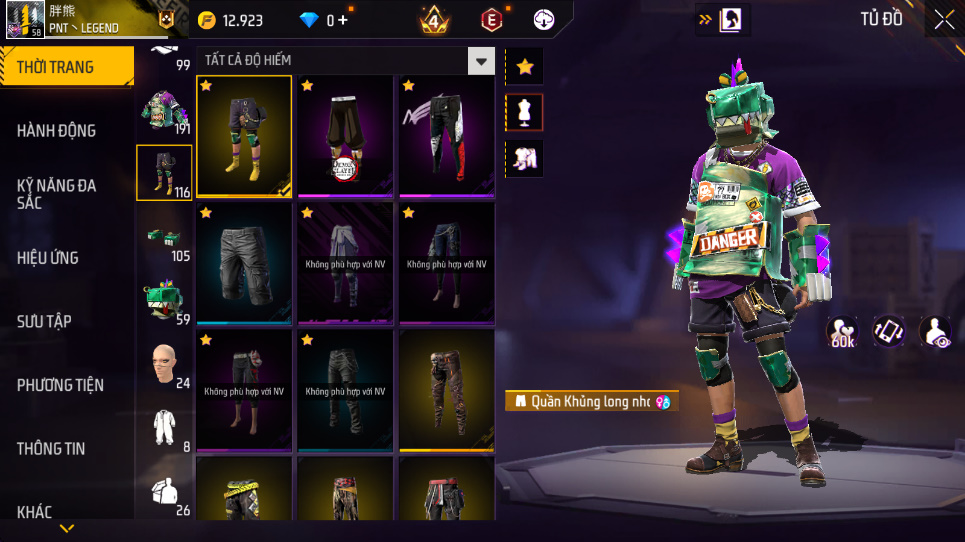Select the shoes category showing 105 items
Screen dimensions: 965x542
tap(163, 239)
